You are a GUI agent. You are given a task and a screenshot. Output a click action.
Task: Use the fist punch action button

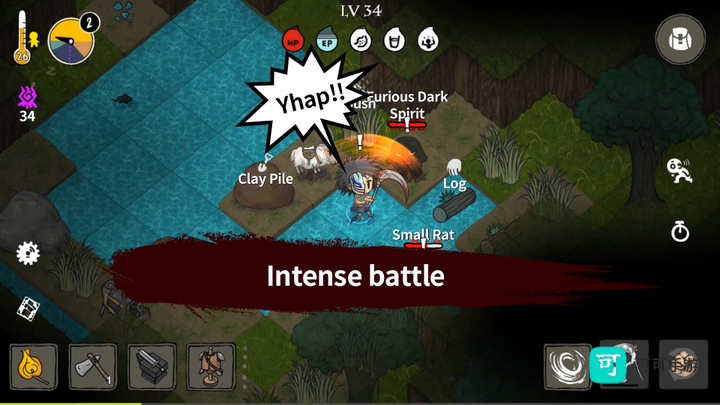coord(684,365)
